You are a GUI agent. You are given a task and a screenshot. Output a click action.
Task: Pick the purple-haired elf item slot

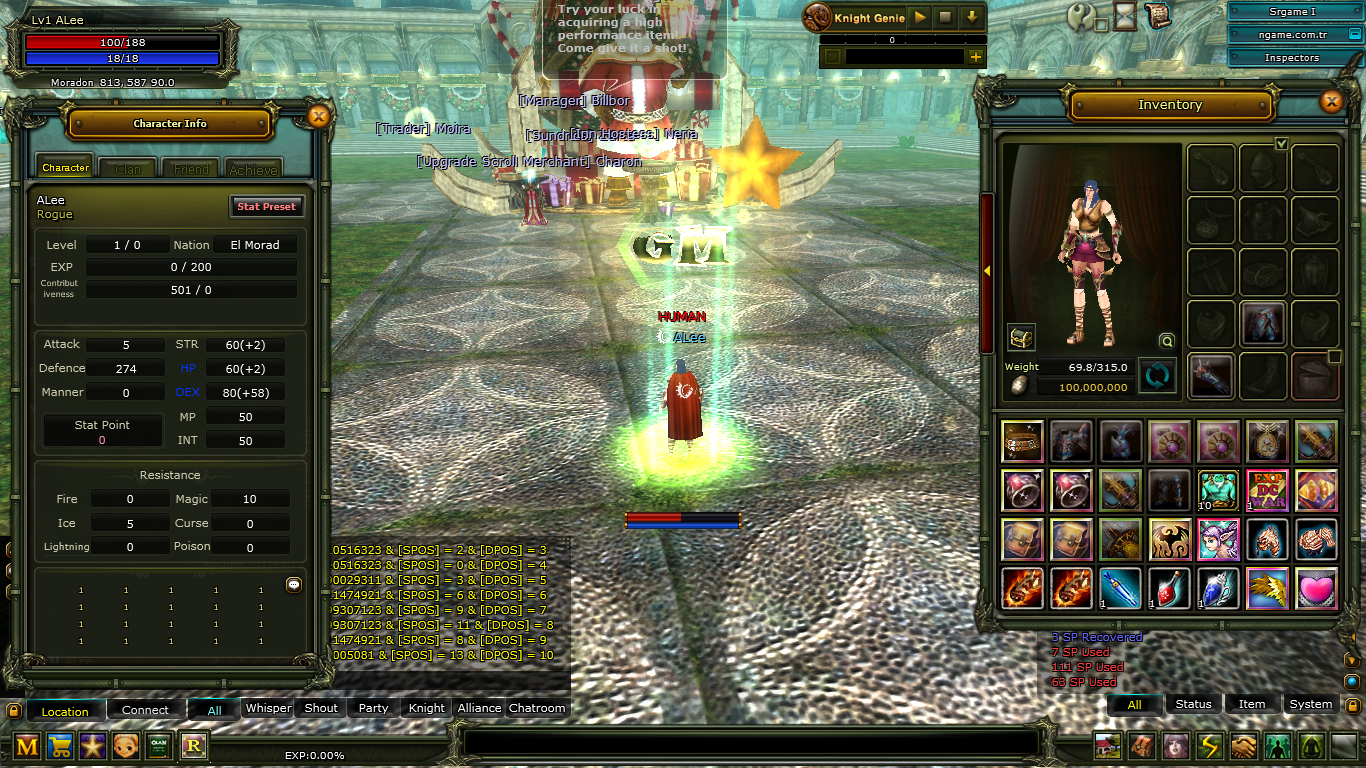pyautogui.click(x=1218, y=539)
